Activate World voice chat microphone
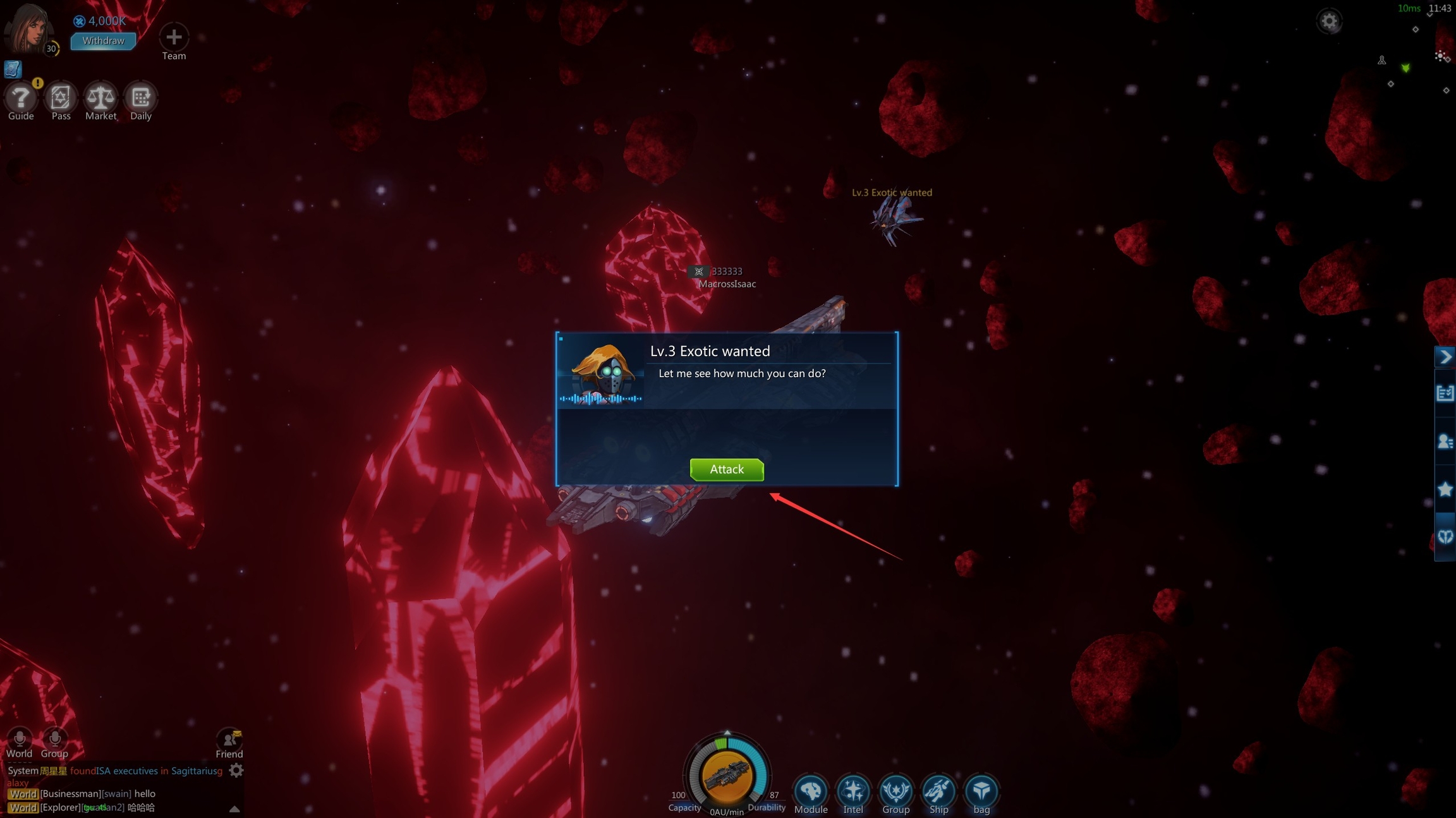This screenshot has width=1456, height=818. pos(20,738)
